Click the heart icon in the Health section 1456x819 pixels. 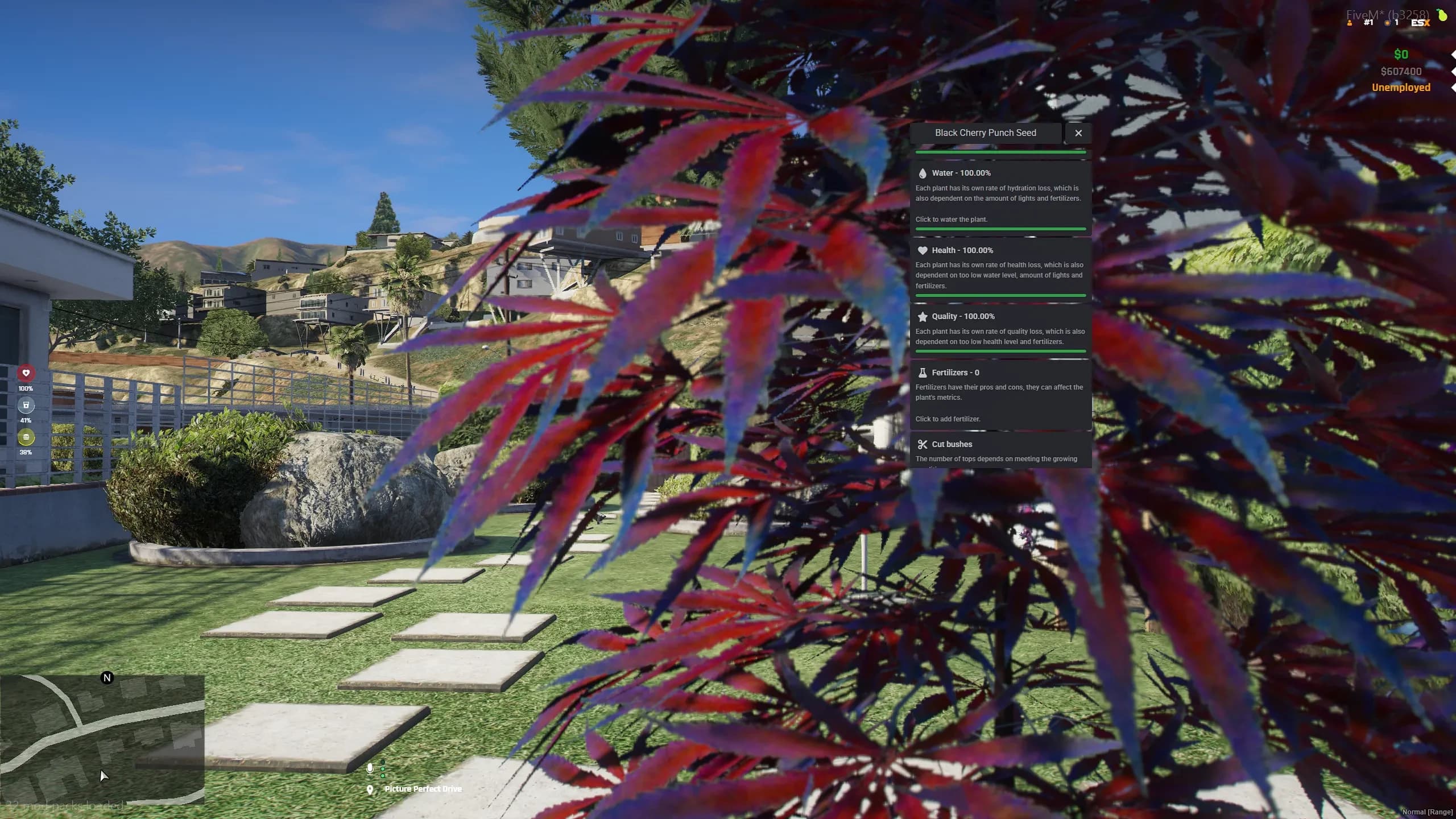coord(923,250)
